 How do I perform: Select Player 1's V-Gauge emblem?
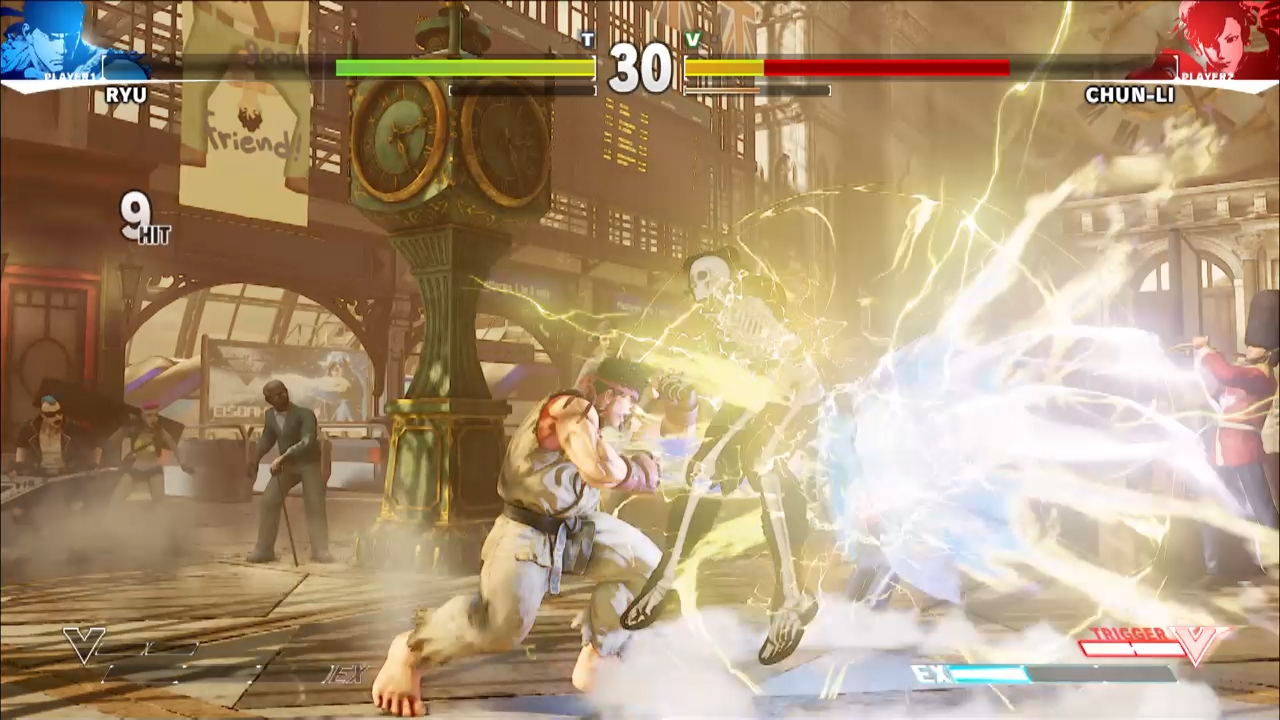83,645
